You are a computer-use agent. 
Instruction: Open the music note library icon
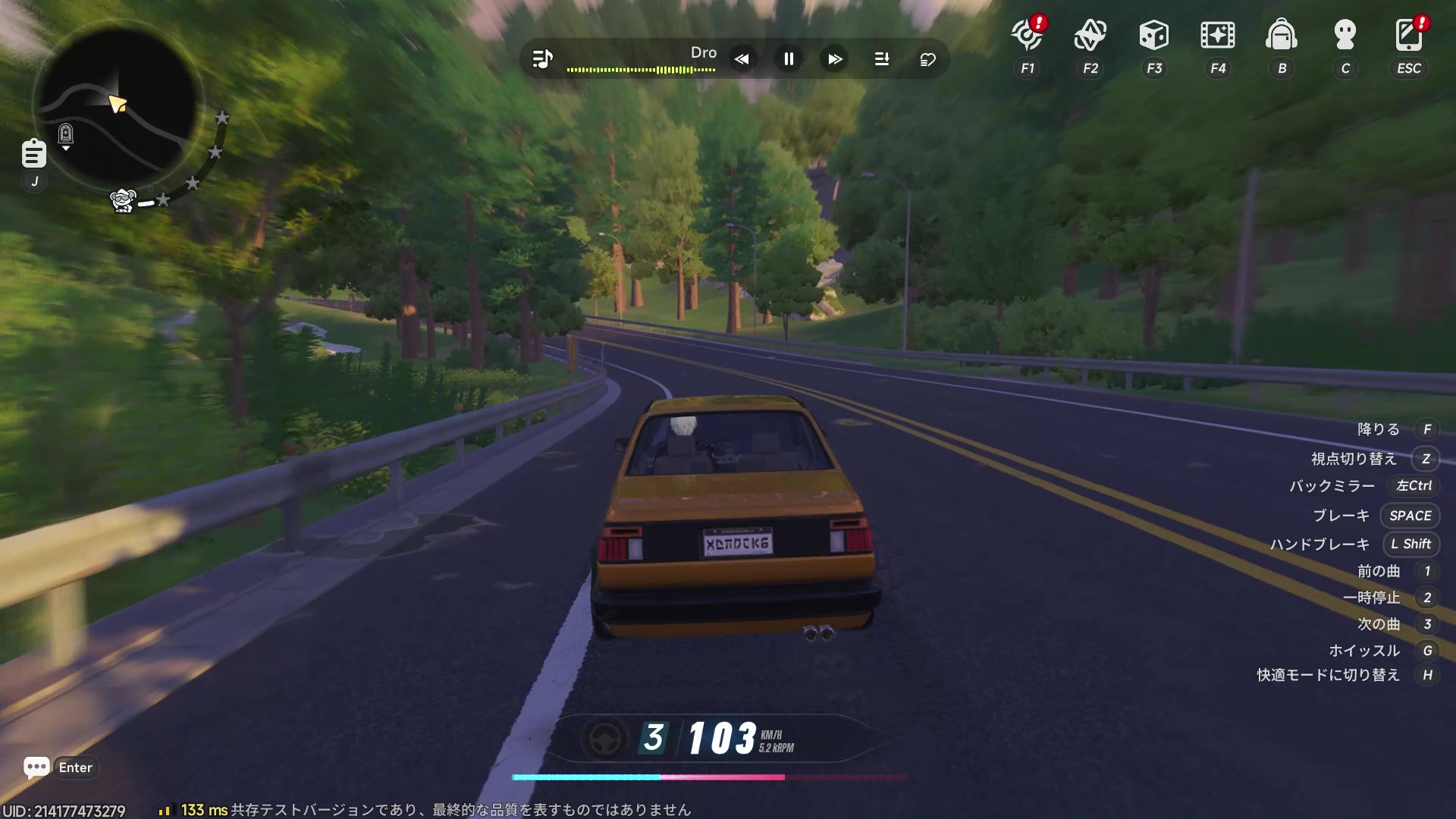(x=542, y=59)
